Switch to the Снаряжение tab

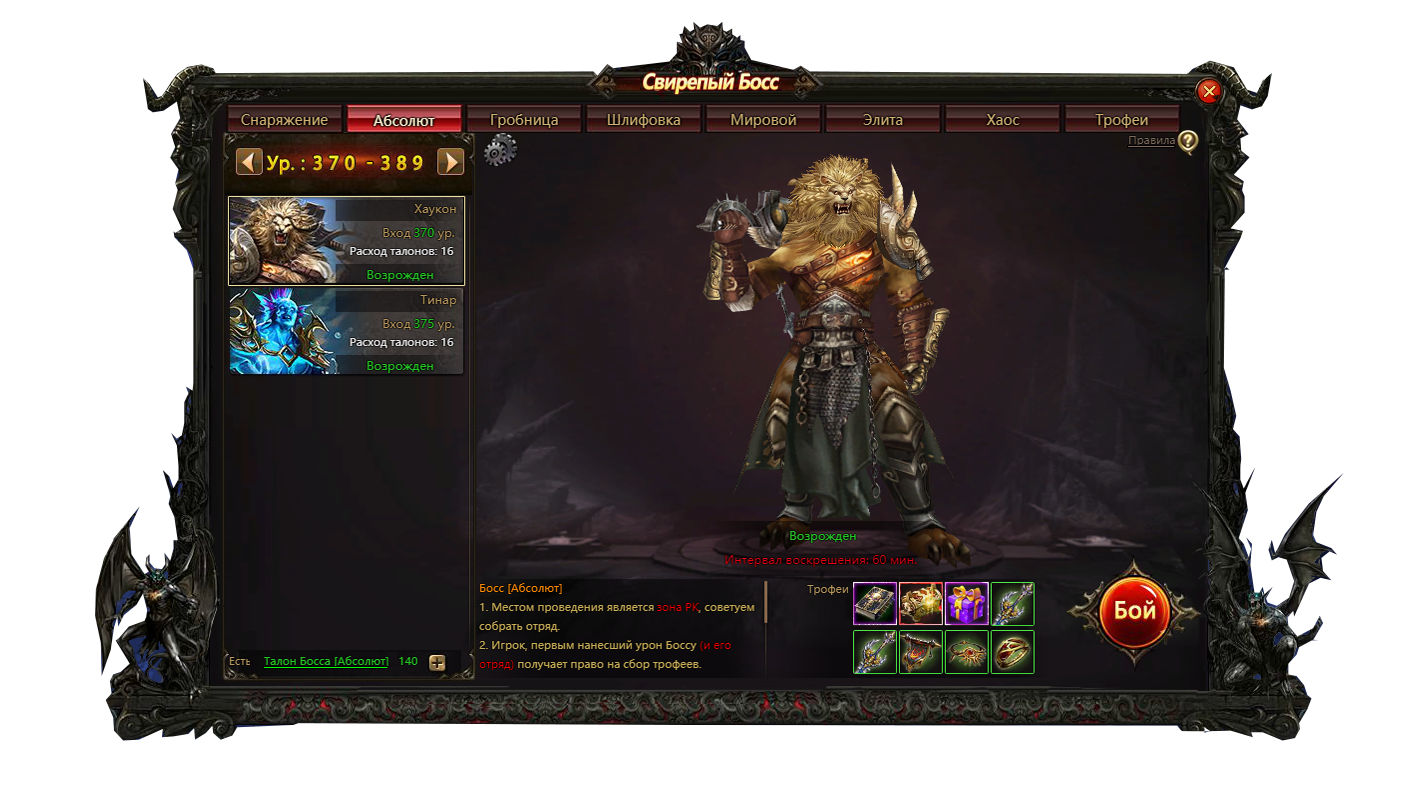(x=284, y=120)
